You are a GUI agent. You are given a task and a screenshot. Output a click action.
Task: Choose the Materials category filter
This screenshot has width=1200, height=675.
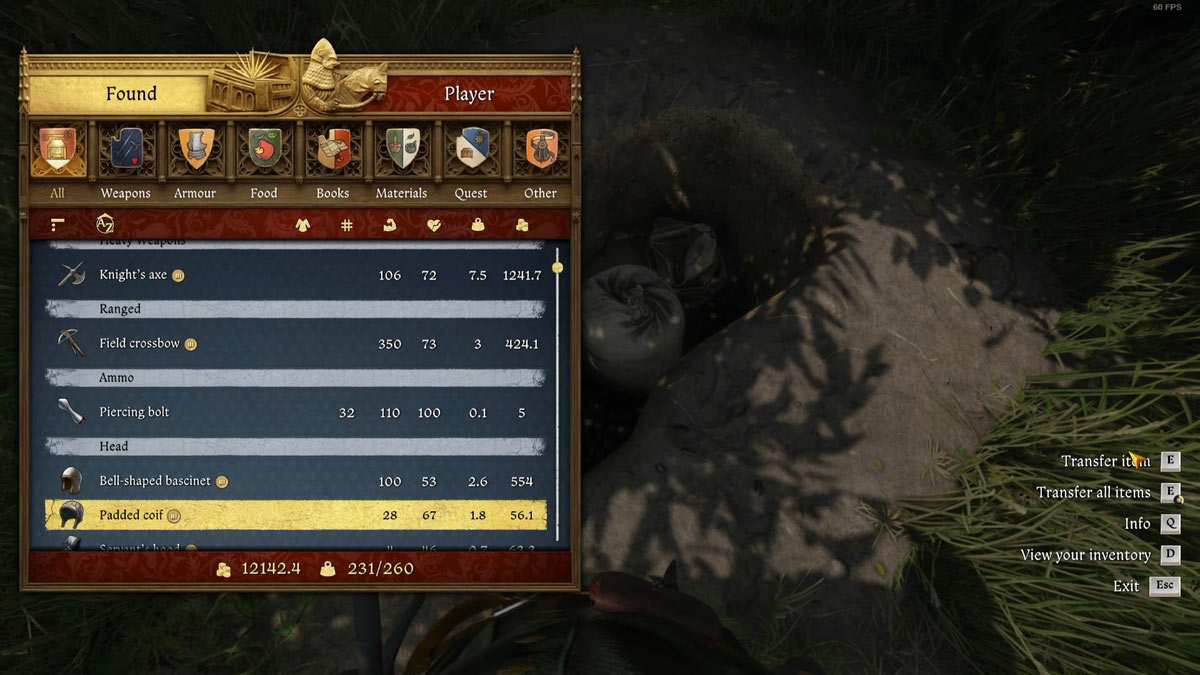tap(402, 150)
